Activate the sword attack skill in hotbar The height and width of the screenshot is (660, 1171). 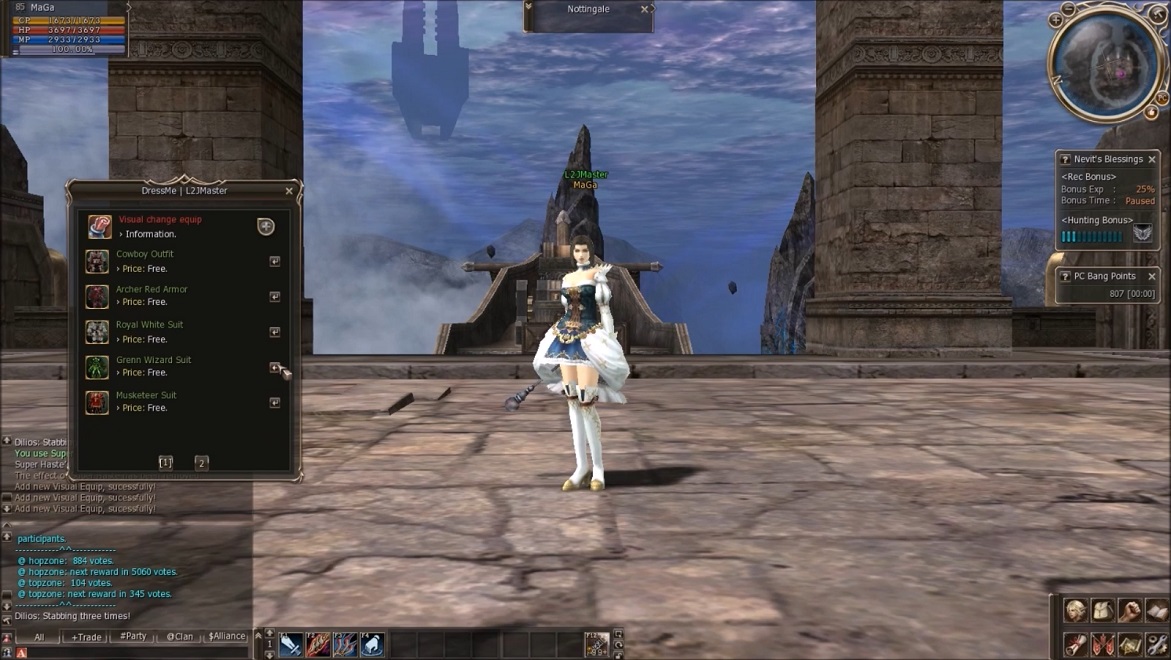point(291,646)
